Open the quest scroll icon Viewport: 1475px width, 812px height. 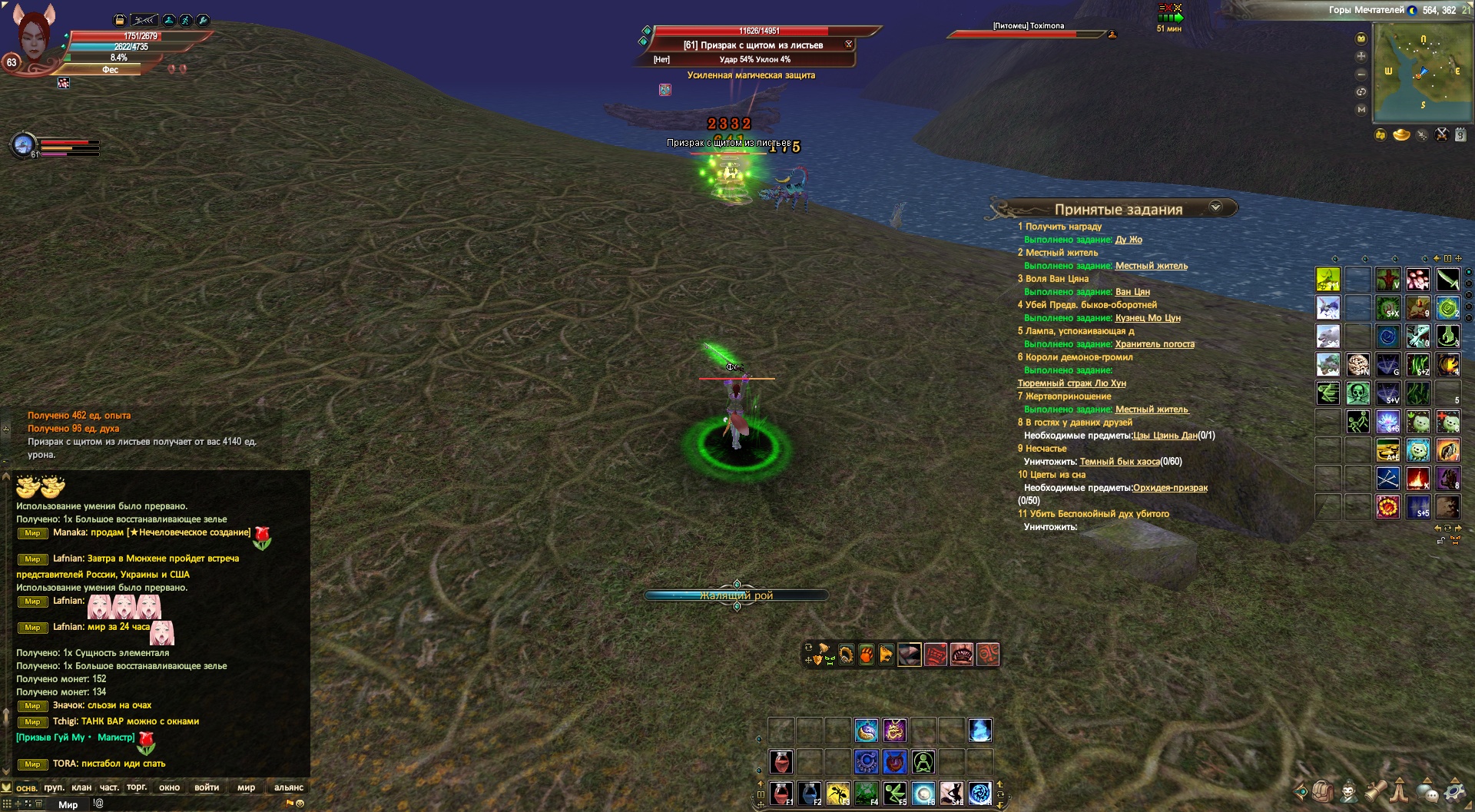tap(1375, 790)
